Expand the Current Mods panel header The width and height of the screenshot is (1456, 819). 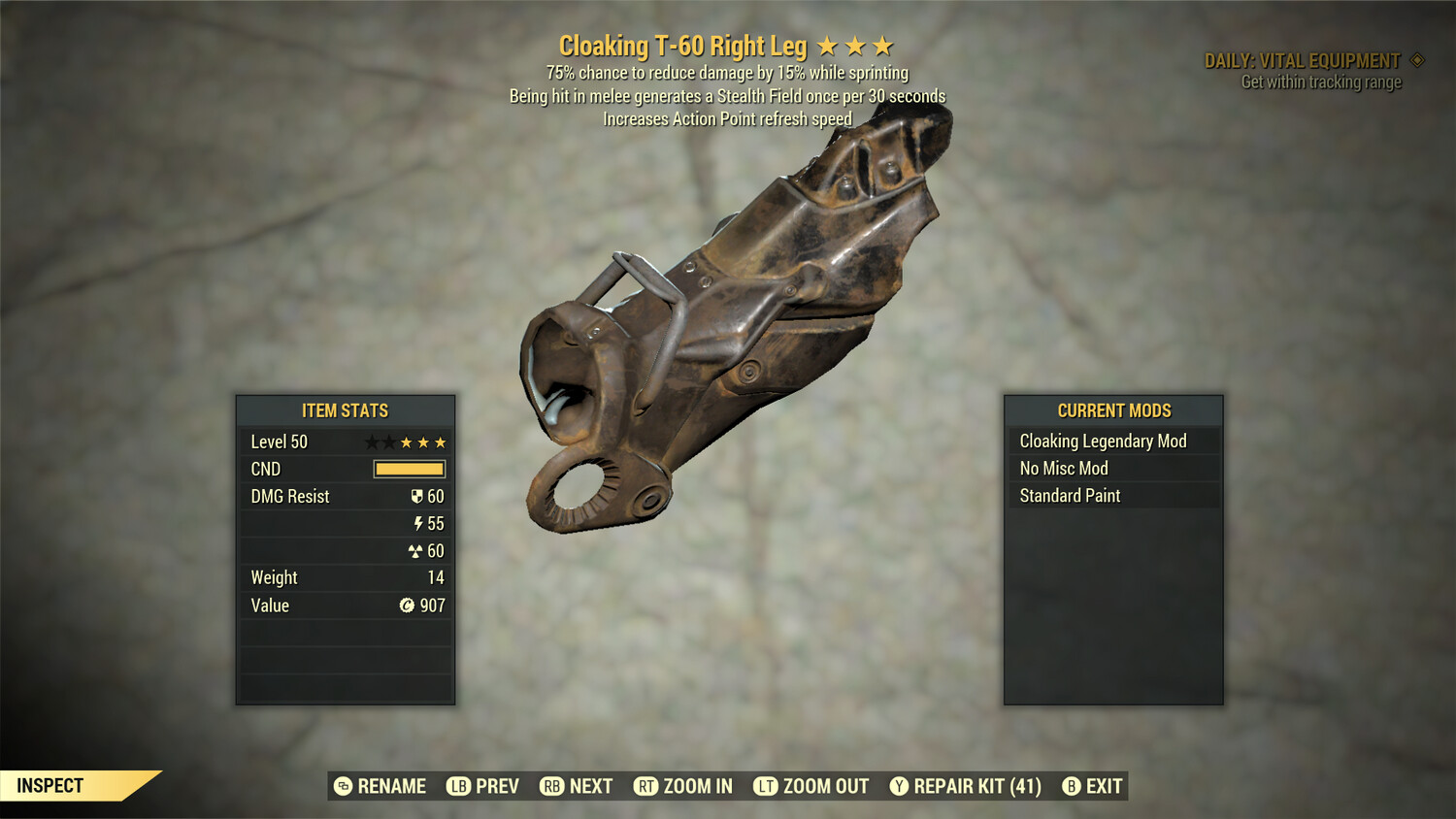click(x=1113, y=410)
